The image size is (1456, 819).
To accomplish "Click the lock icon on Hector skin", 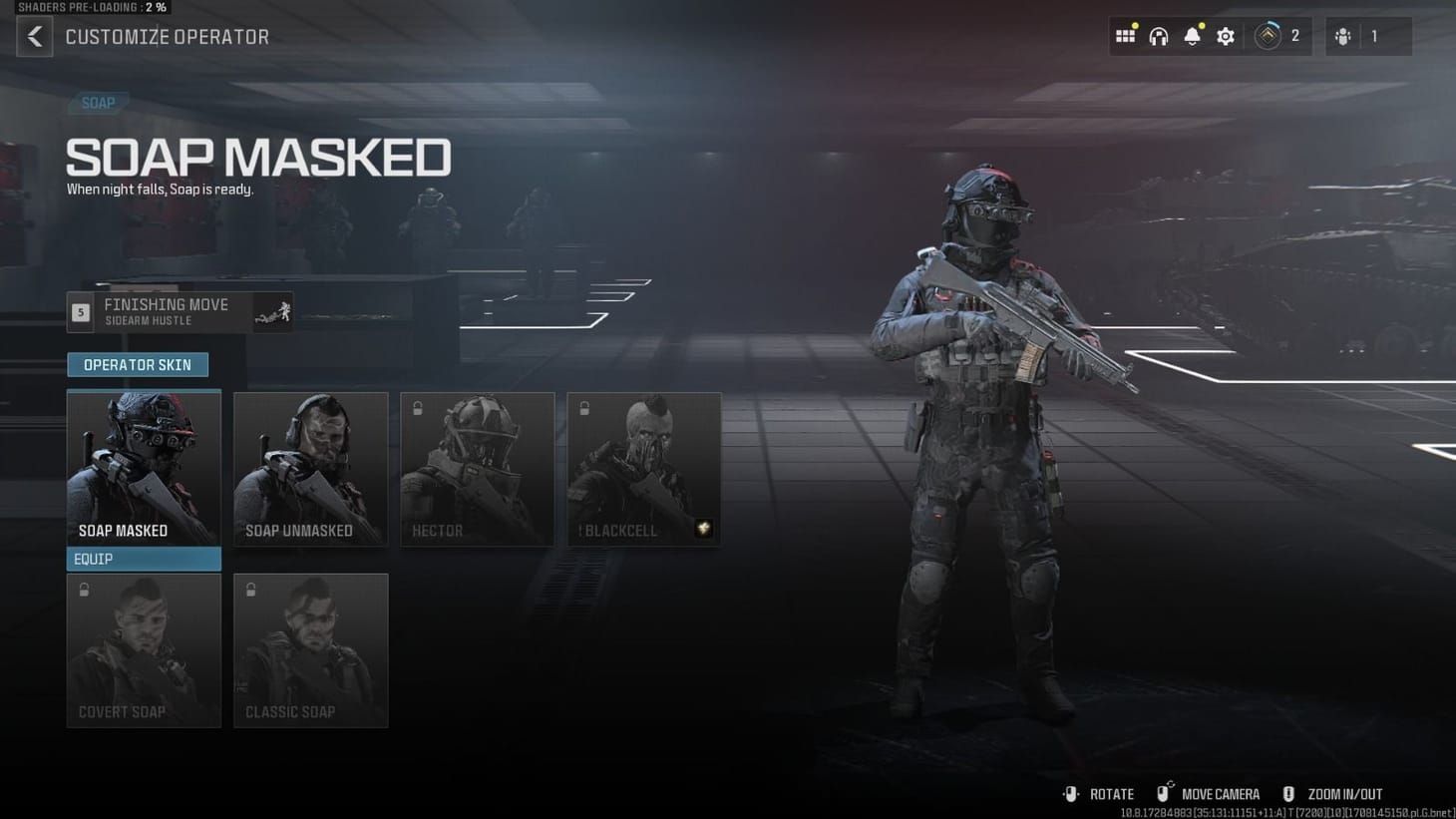I will [x=416, y=406].
